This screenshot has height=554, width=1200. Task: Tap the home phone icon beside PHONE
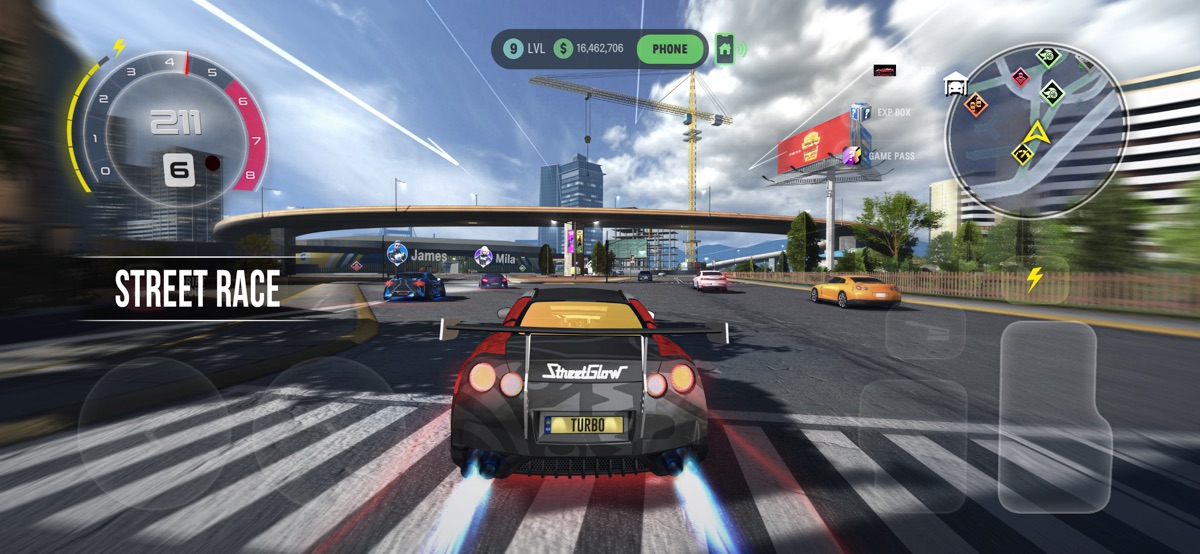[726, 48]
